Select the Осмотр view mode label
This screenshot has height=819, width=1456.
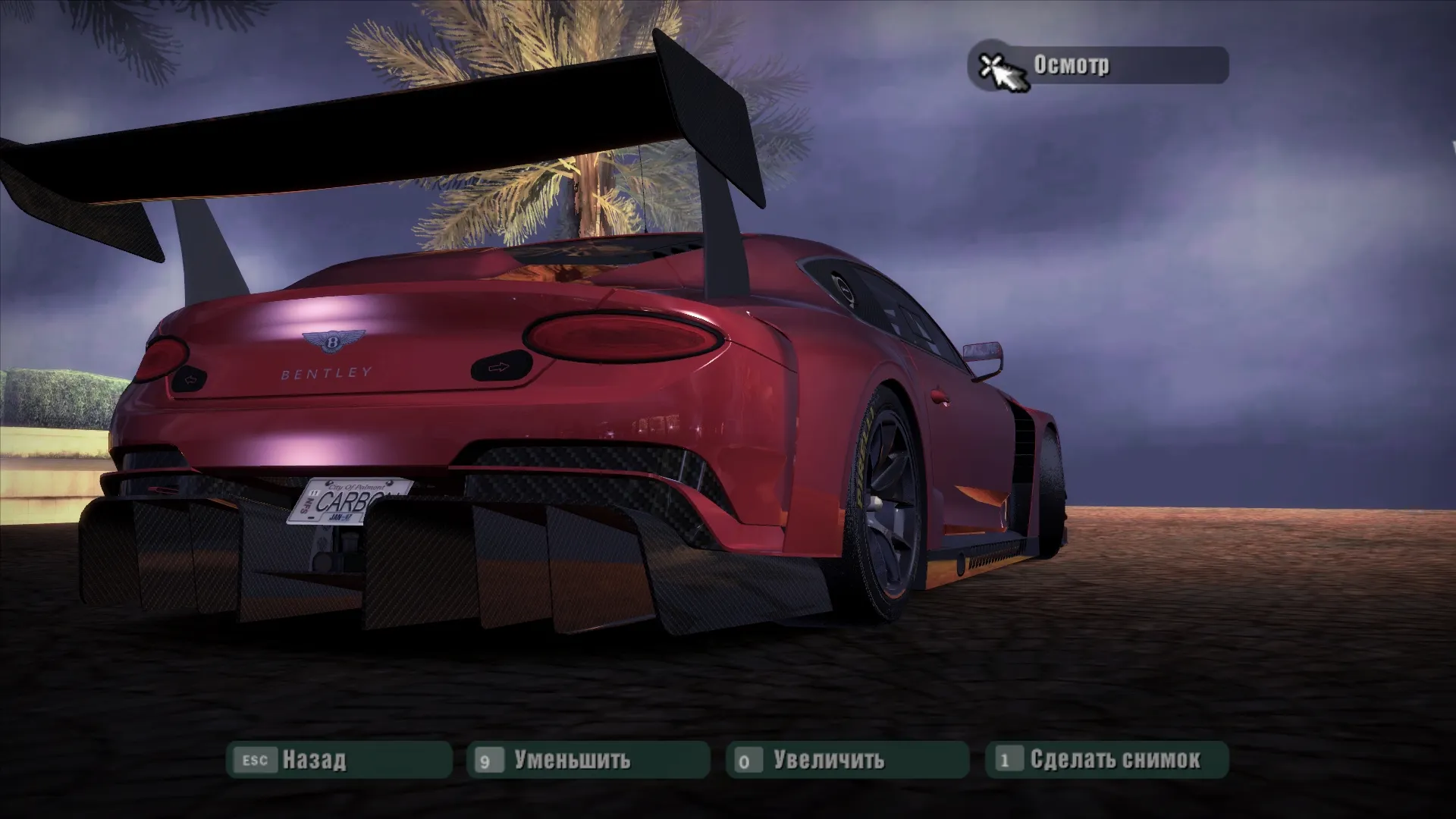1097,66
